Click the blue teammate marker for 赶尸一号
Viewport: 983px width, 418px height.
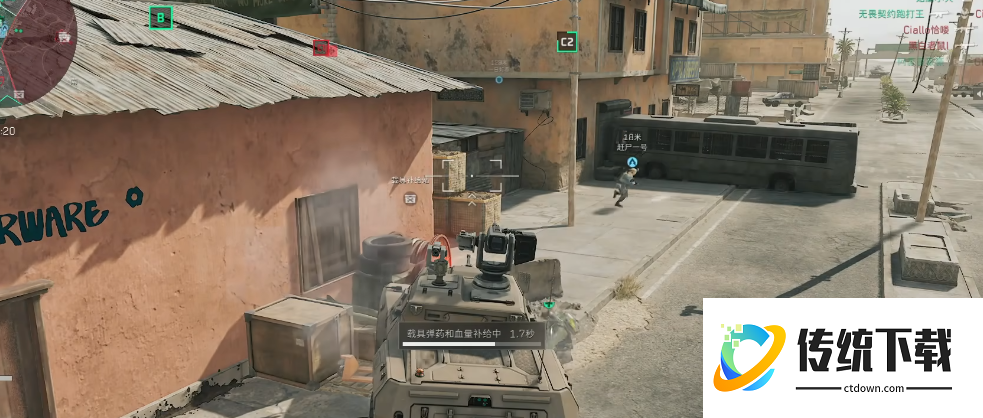tap(632, 160)
